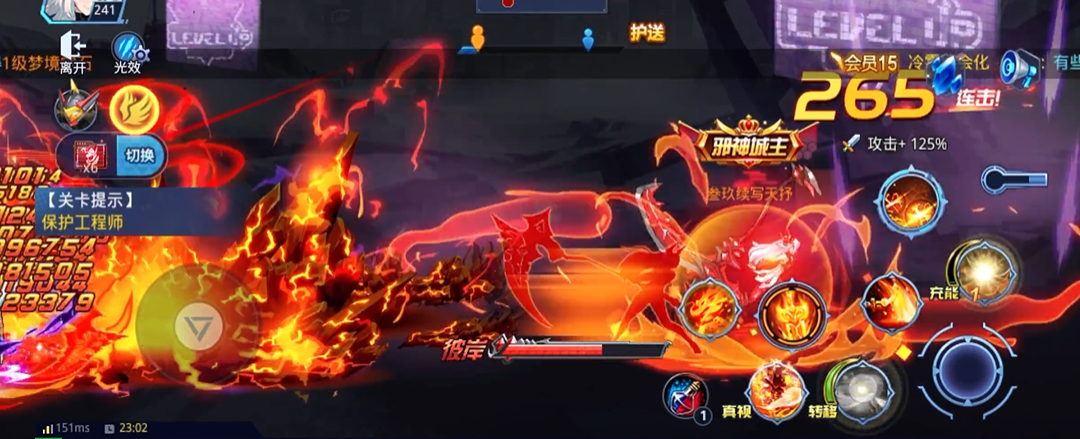The height and width of the screenshot is (439, 1080).
Task: Cast the red flame swirl skill
Action: click(x=708, y=308)
